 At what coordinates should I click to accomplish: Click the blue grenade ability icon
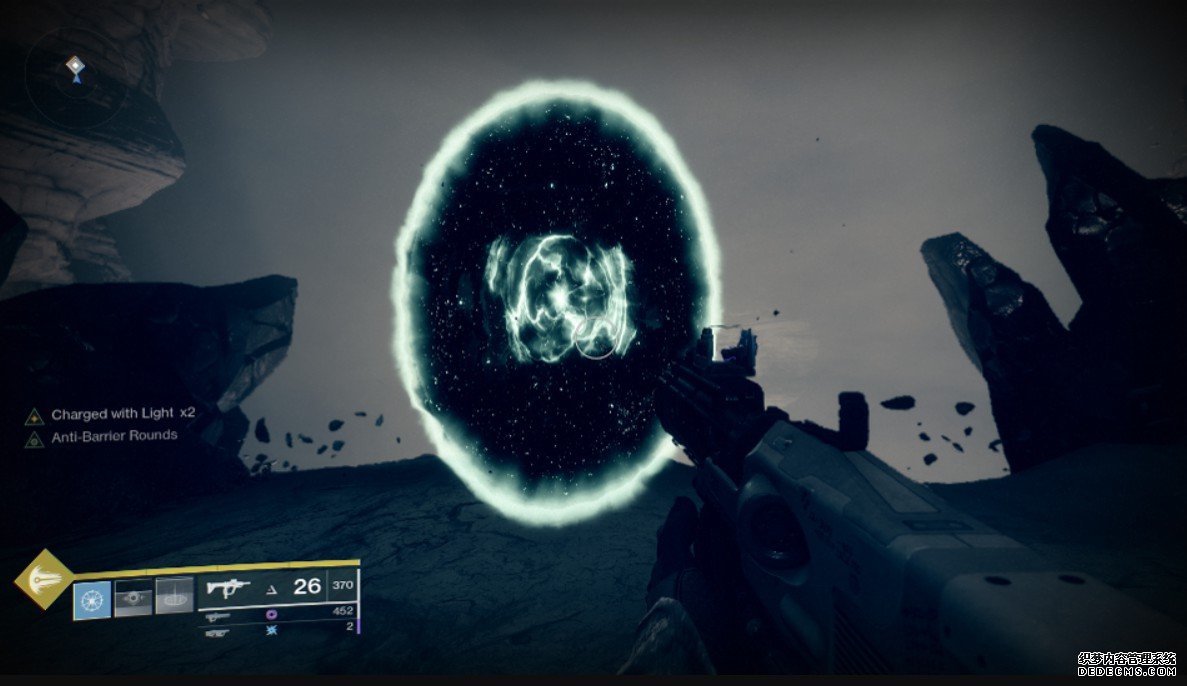(92, 598)
